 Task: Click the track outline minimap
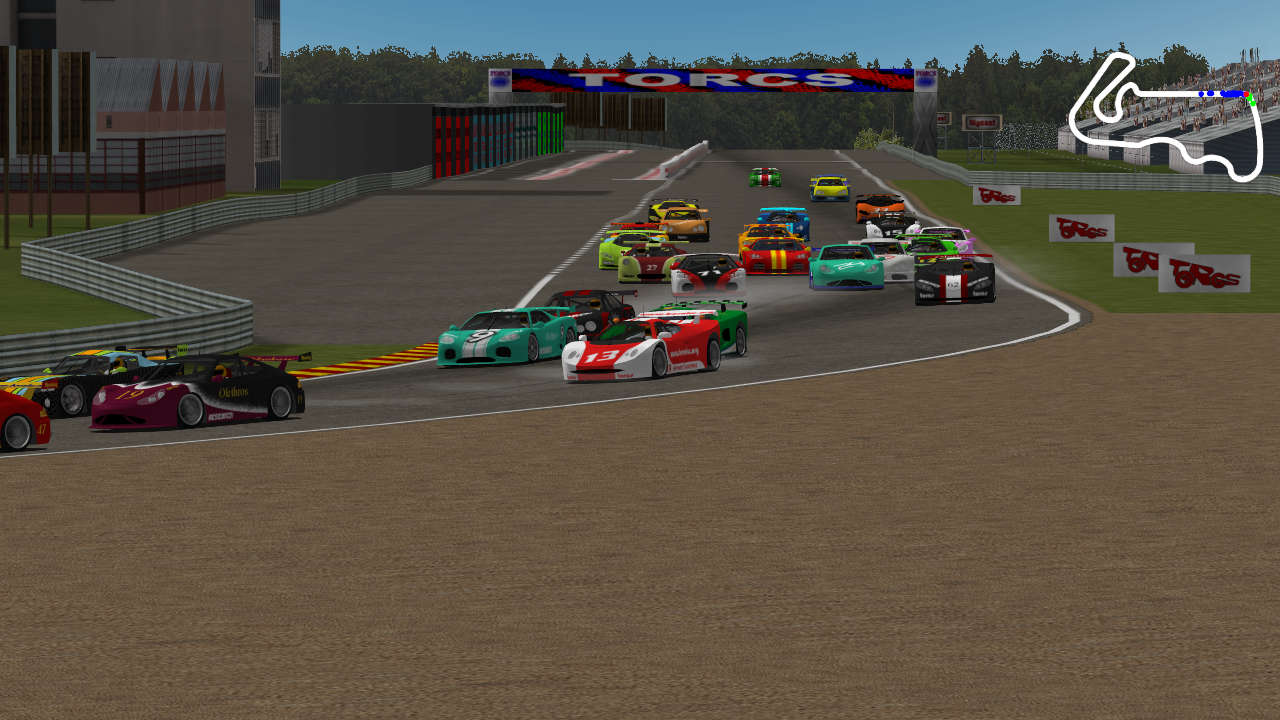coord(1166,117)
